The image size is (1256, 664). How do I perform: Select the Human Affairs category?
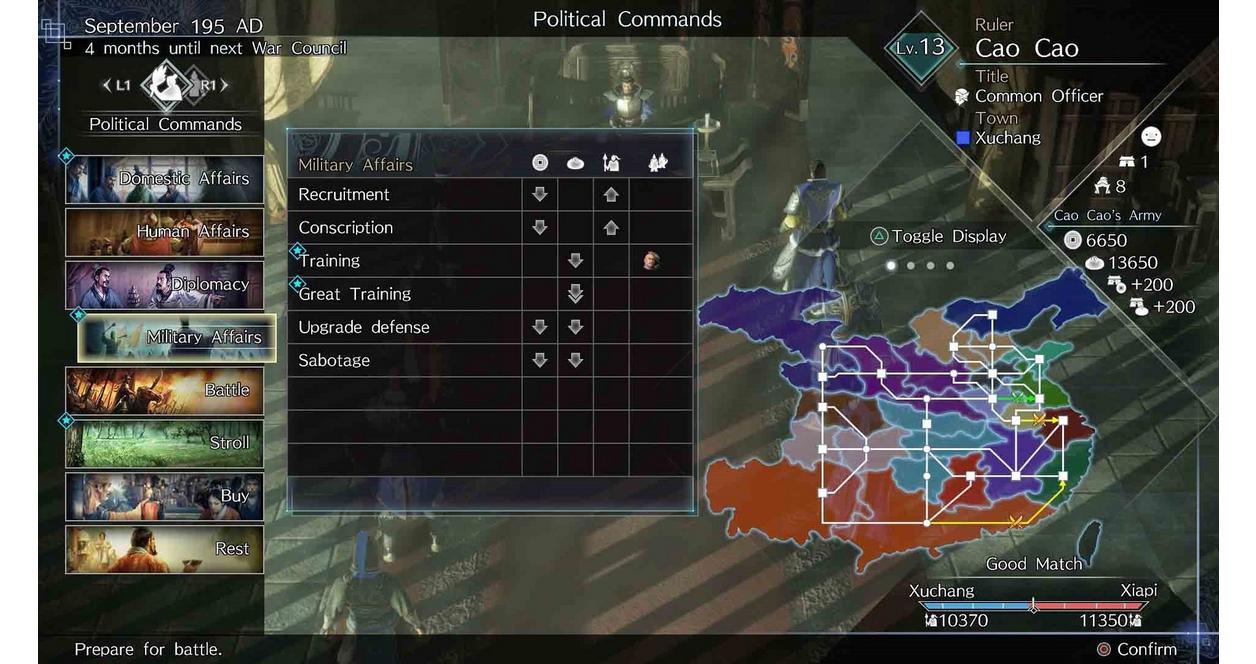point(165,232)
